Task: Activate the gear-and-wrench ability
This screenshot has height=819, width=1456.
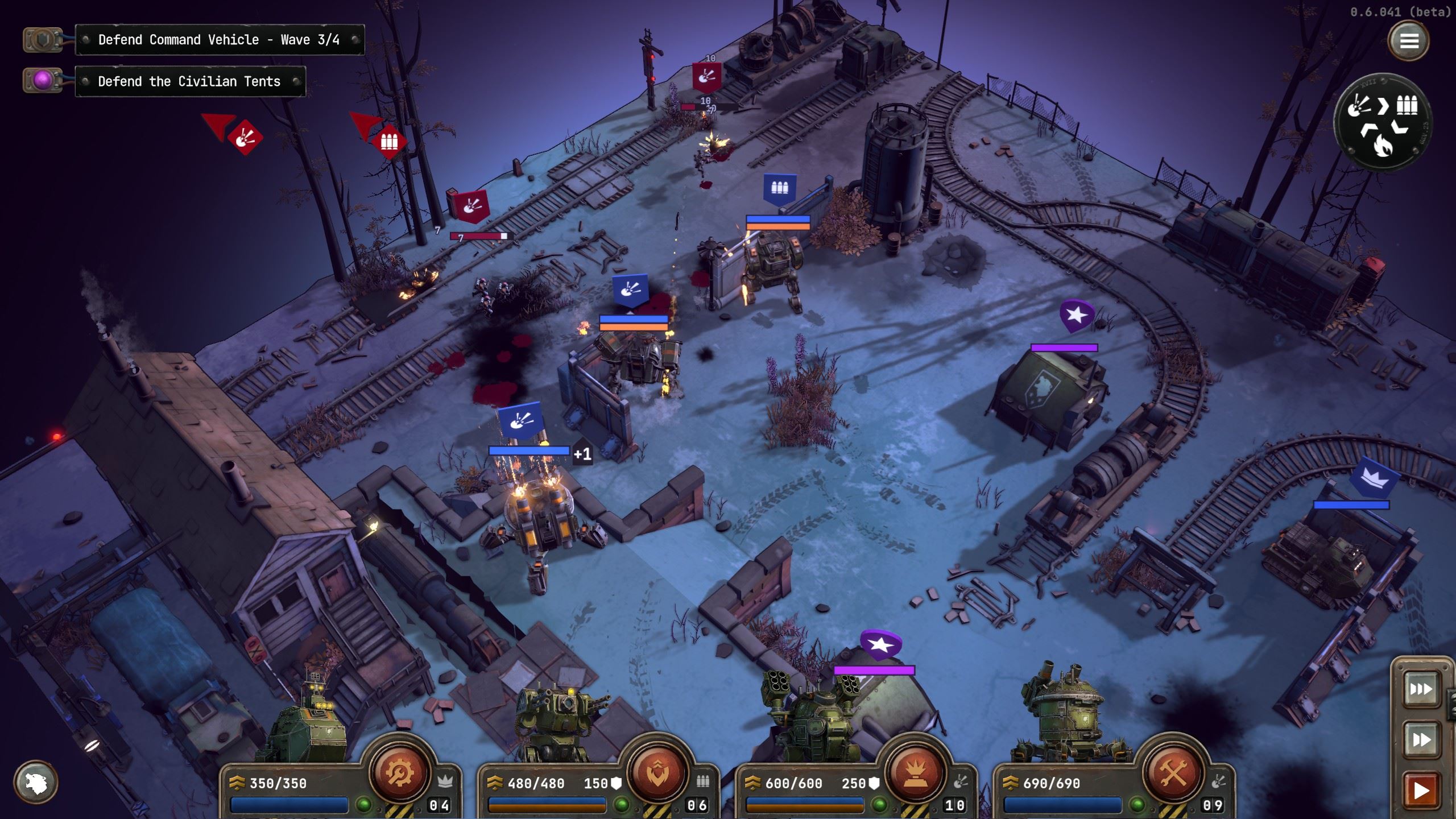Action: [x=399, y=772]
